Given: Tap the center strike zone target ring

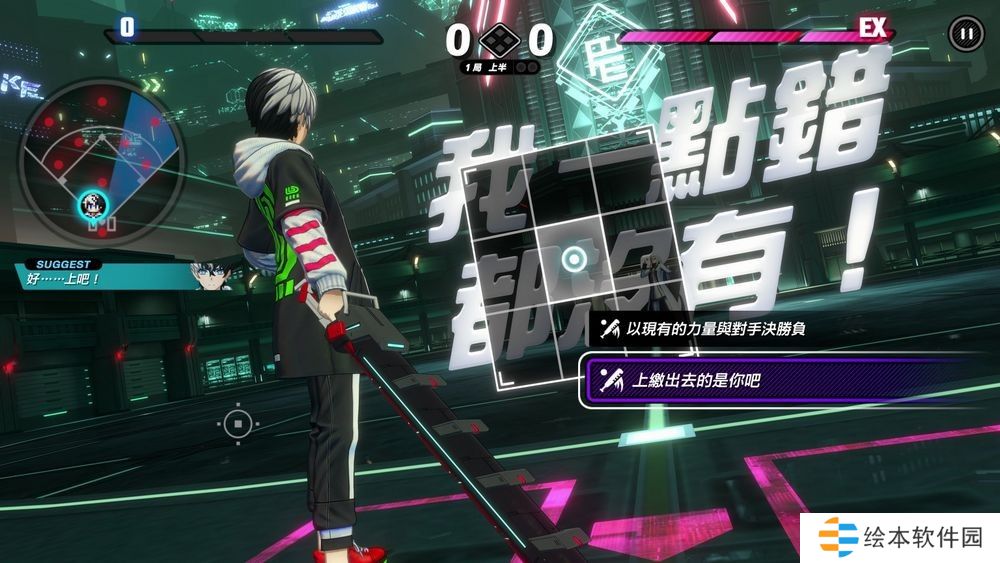Looking at the screenshot, I should pos(572,261).
